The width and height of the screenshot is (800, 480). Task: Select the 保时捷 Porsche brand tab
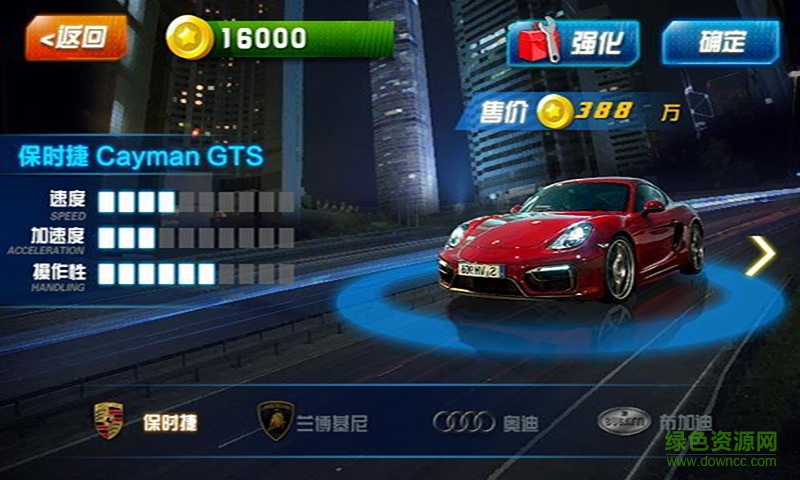point(145,421)
